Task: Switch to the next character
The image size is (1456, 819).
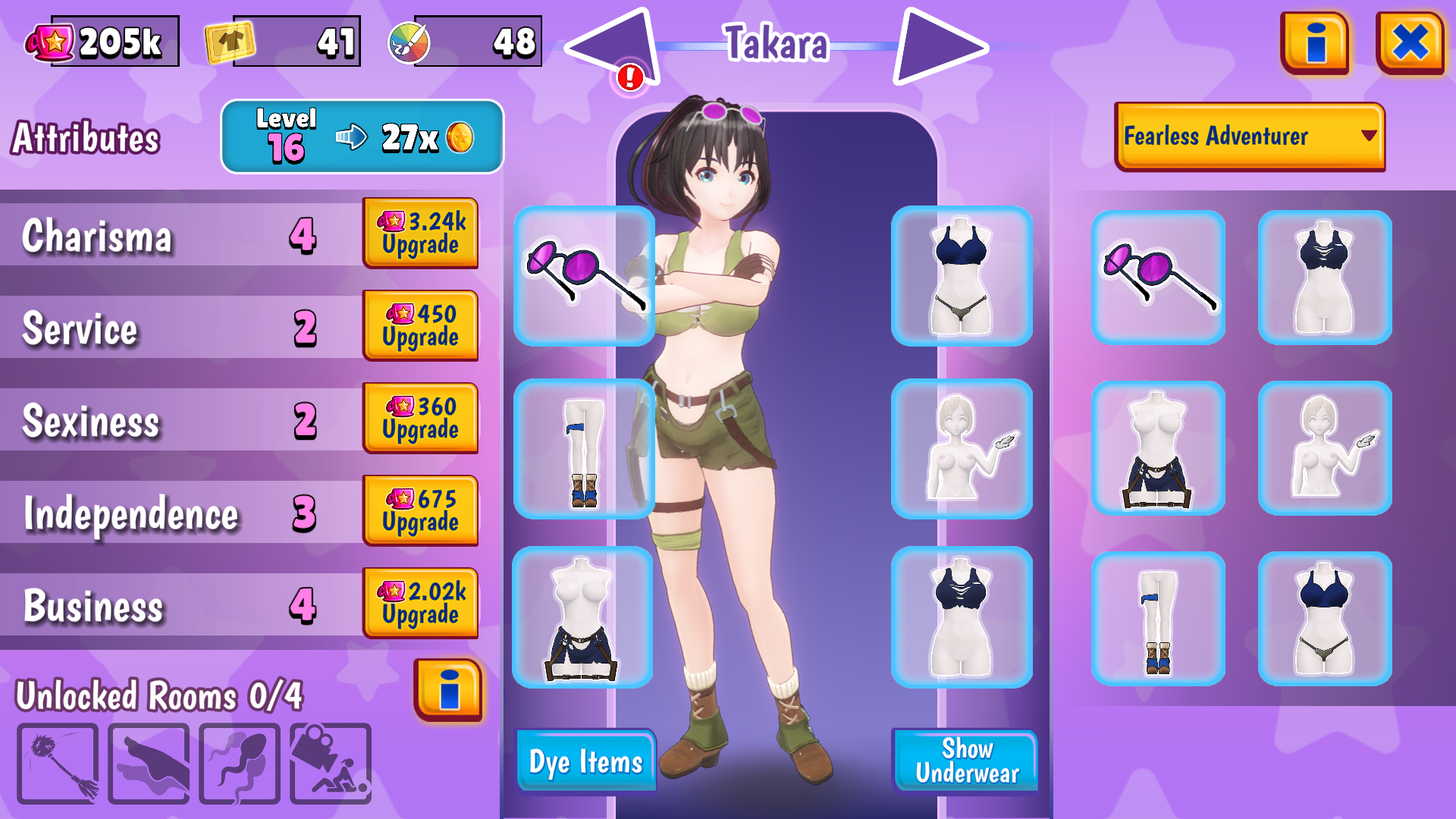Action: click(x=939, y=47)
